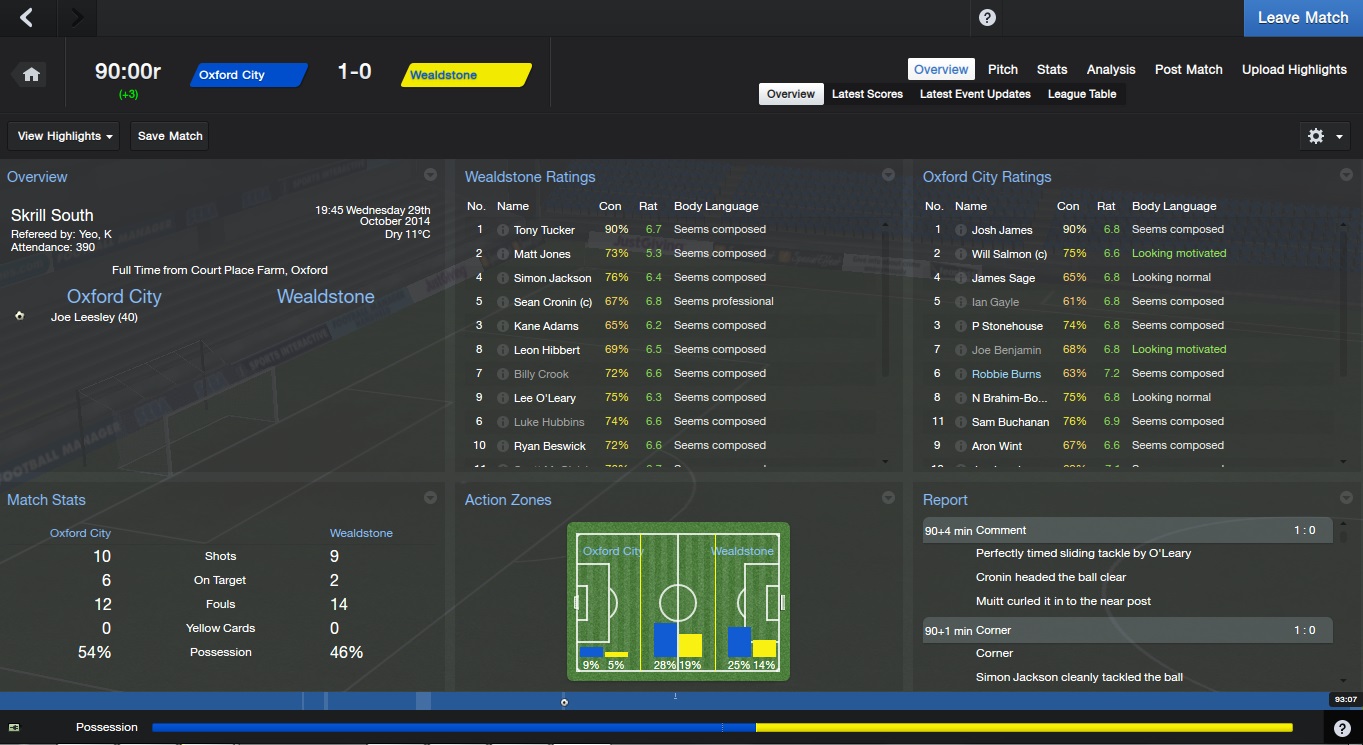Open the home screen icon
Viewport: 1363px width, 745px height.
(x=31, y=75)
